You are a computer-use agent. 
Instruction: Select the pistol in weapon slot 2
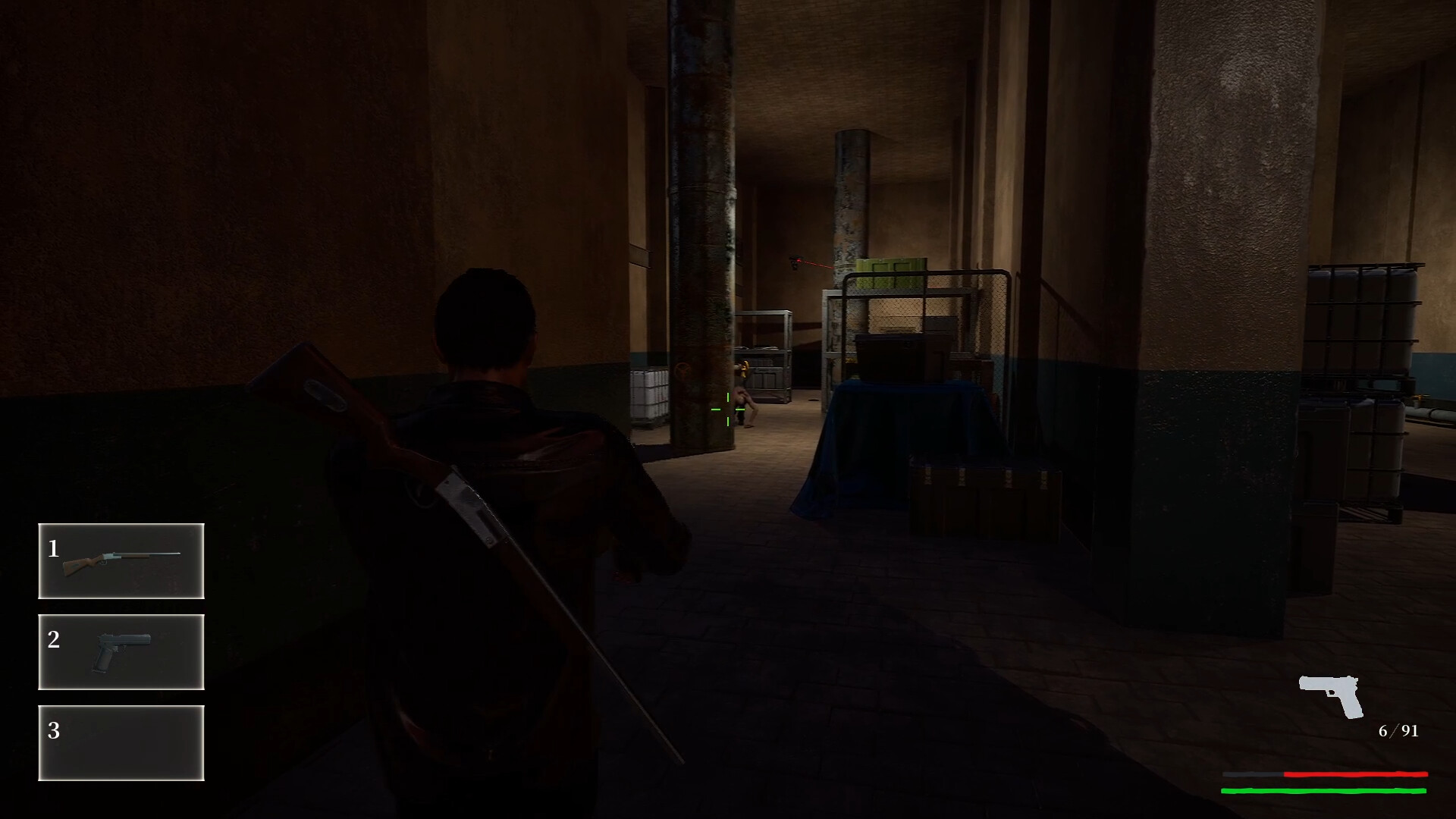(x=121, y=652)
